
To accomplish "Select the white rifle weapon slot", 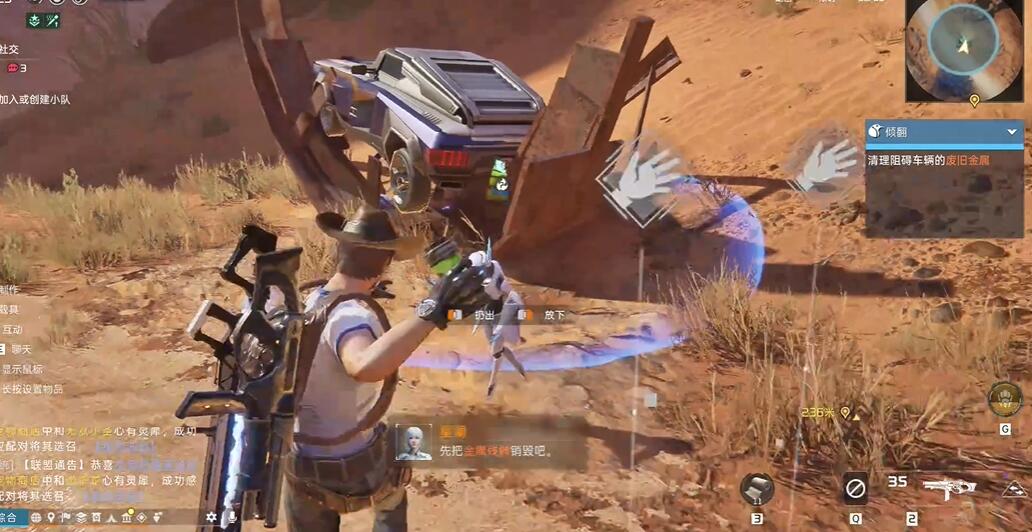I will tap(948, 490).
